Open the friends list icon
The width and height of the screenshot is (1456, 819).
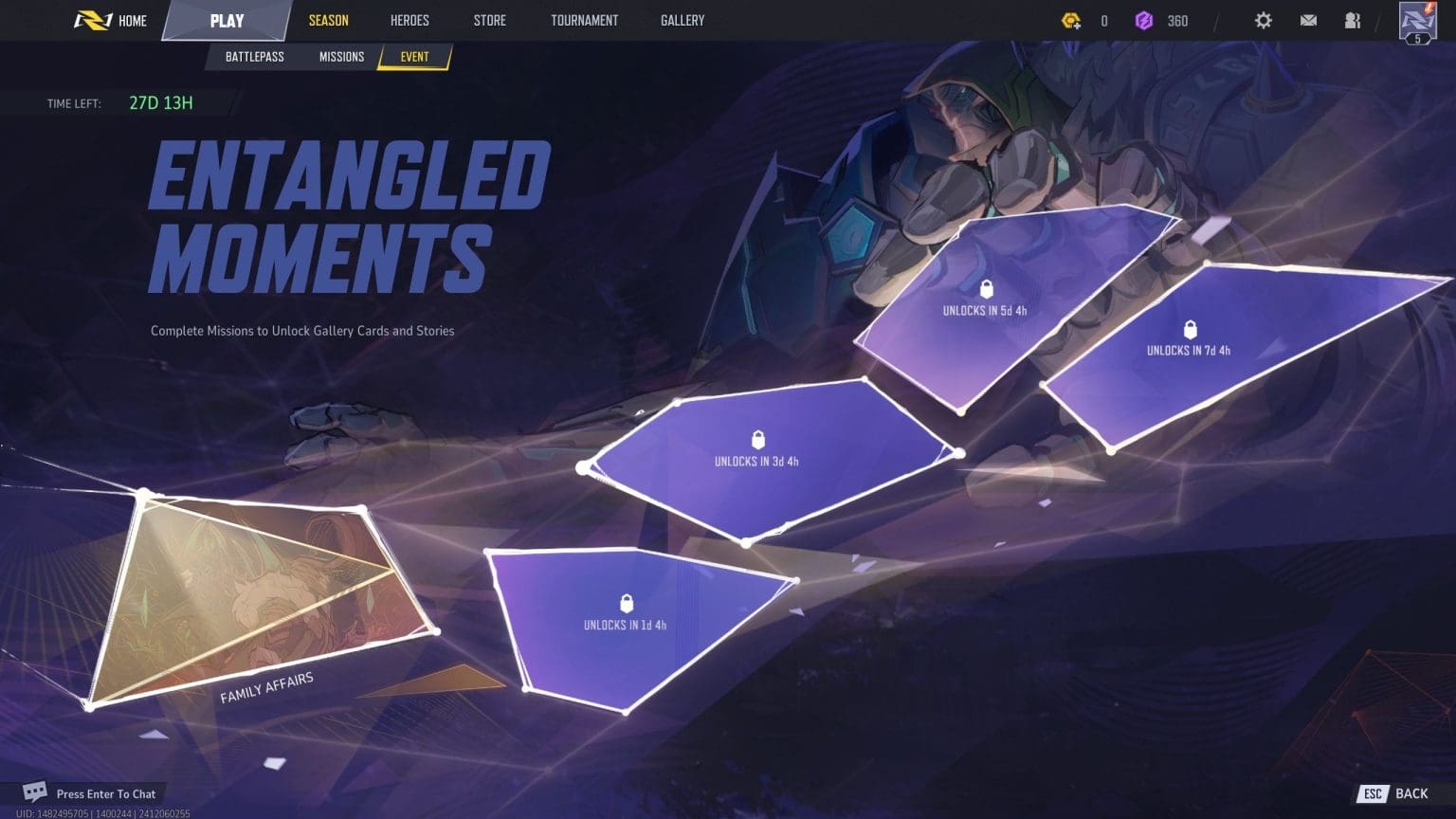(1353, 20)
